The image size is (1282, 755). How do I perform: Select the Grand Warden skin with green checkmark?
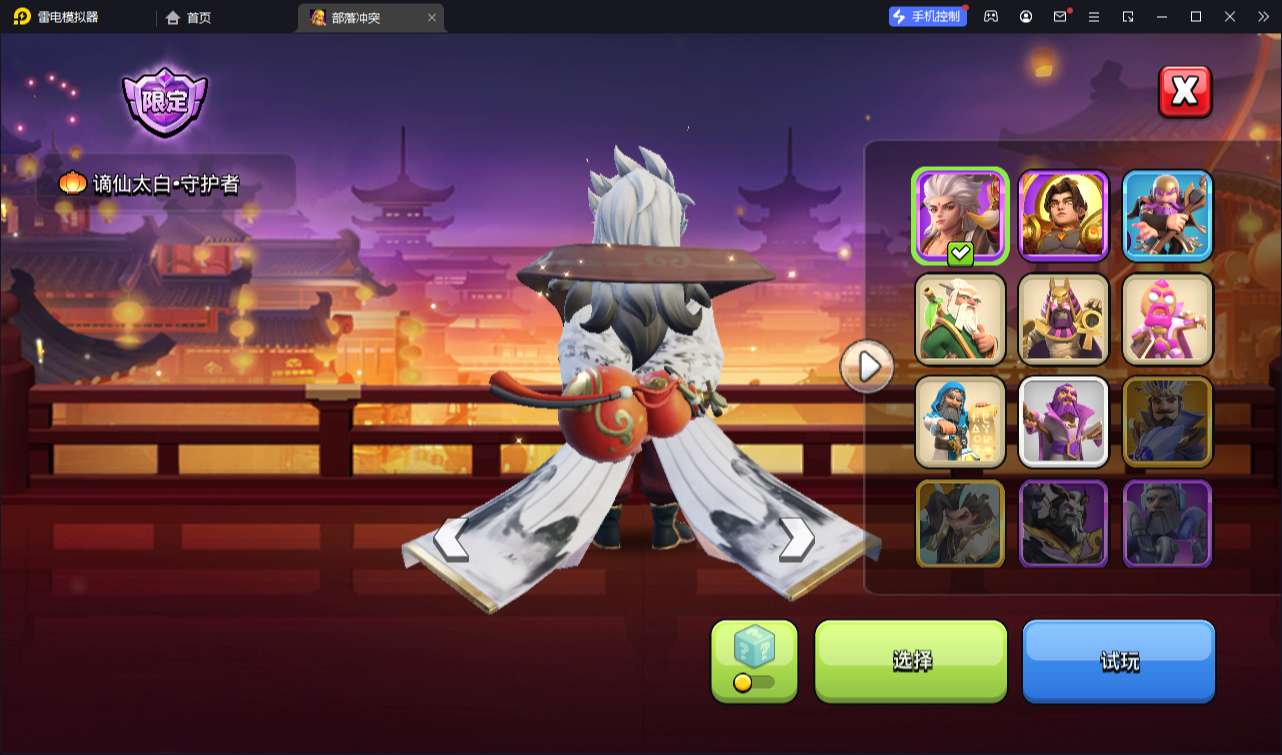959,215
